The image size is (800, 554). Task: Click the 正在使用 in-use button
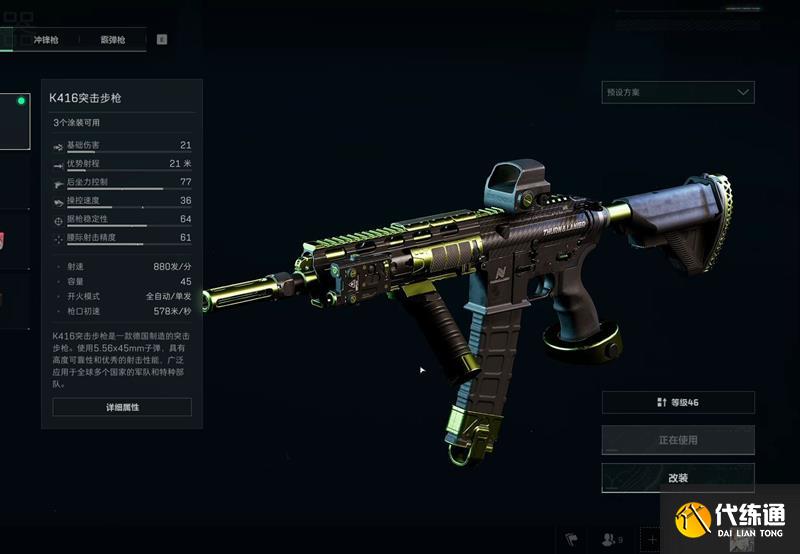(678, 440)
